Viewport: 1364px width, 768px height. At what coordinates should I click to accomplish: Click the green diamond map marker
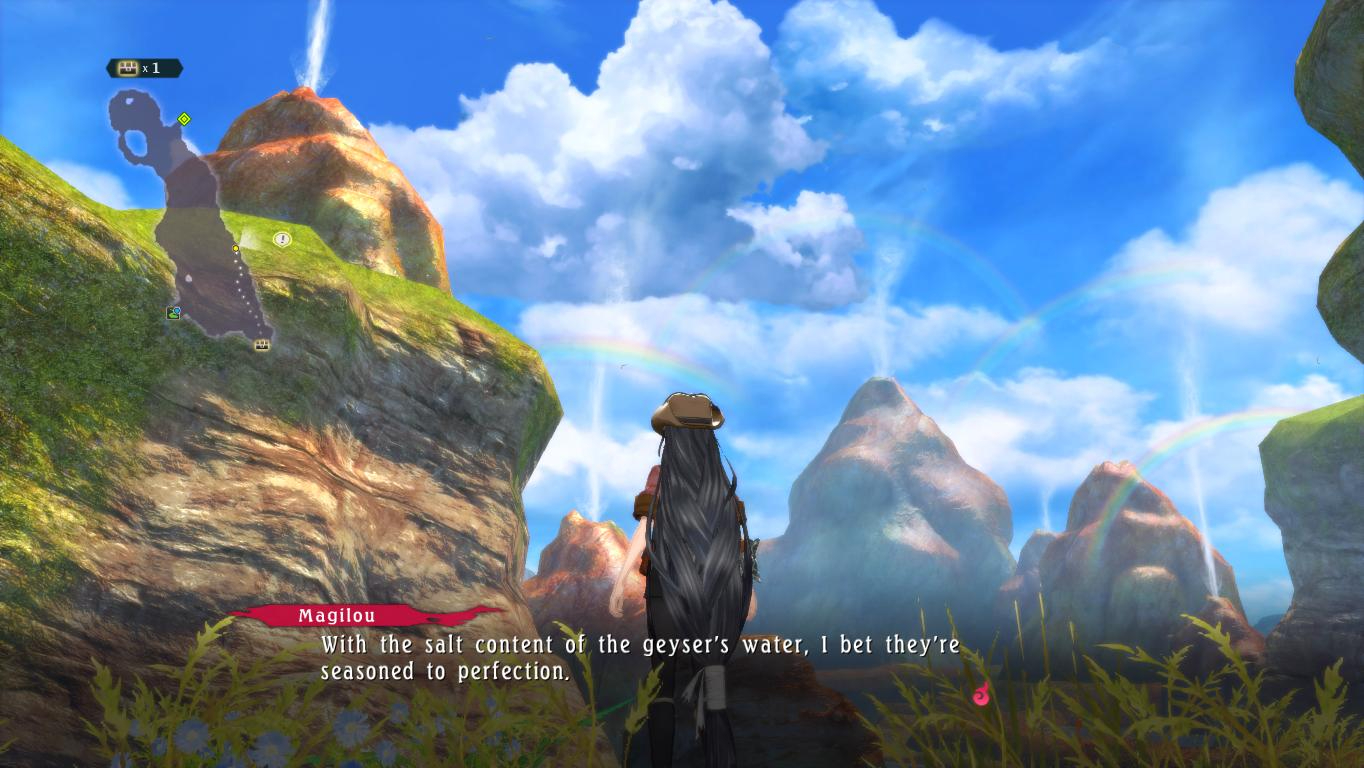pyautogui.click(x=184, y=119)
